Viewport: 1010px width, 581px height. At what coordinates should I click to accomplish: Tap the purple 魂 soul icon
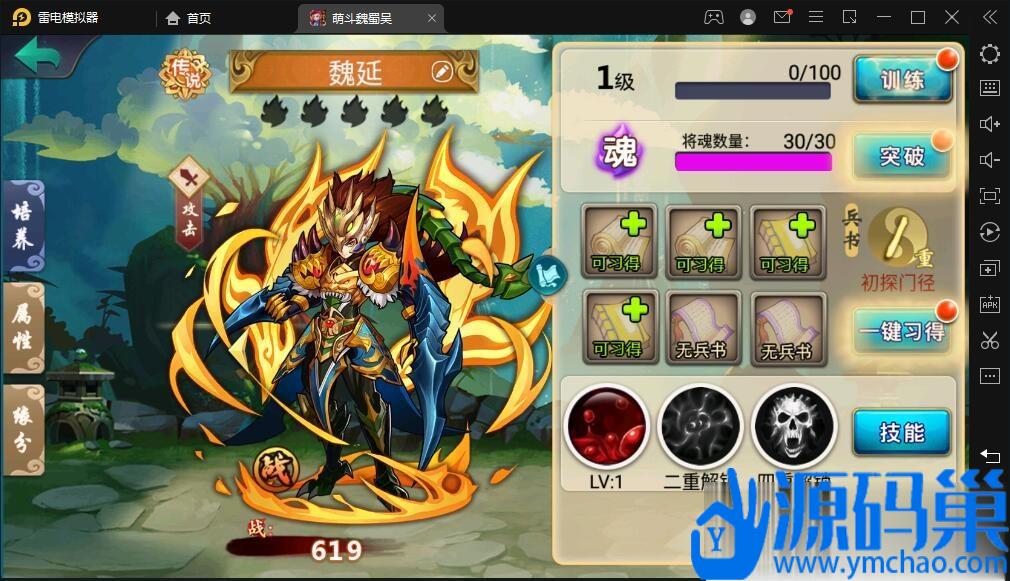(618, 152)
